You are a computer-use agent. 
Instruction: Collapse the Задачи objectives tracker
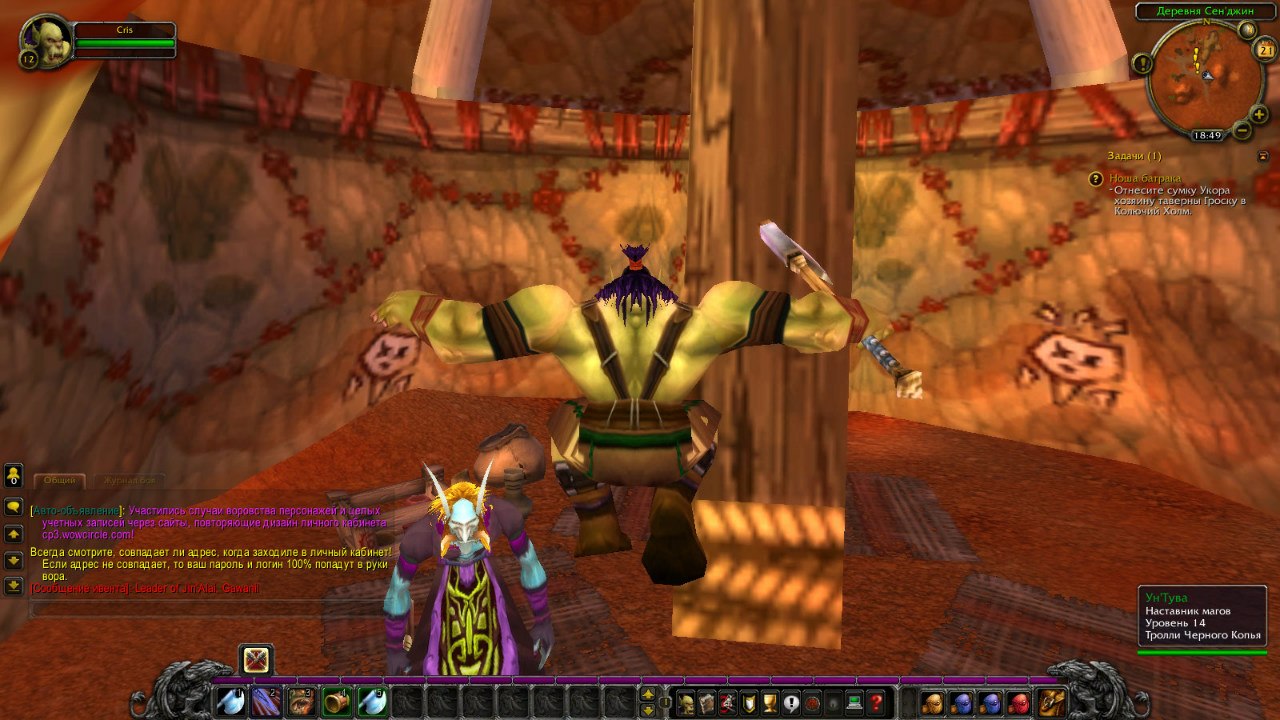click(x=1264, y=156)
